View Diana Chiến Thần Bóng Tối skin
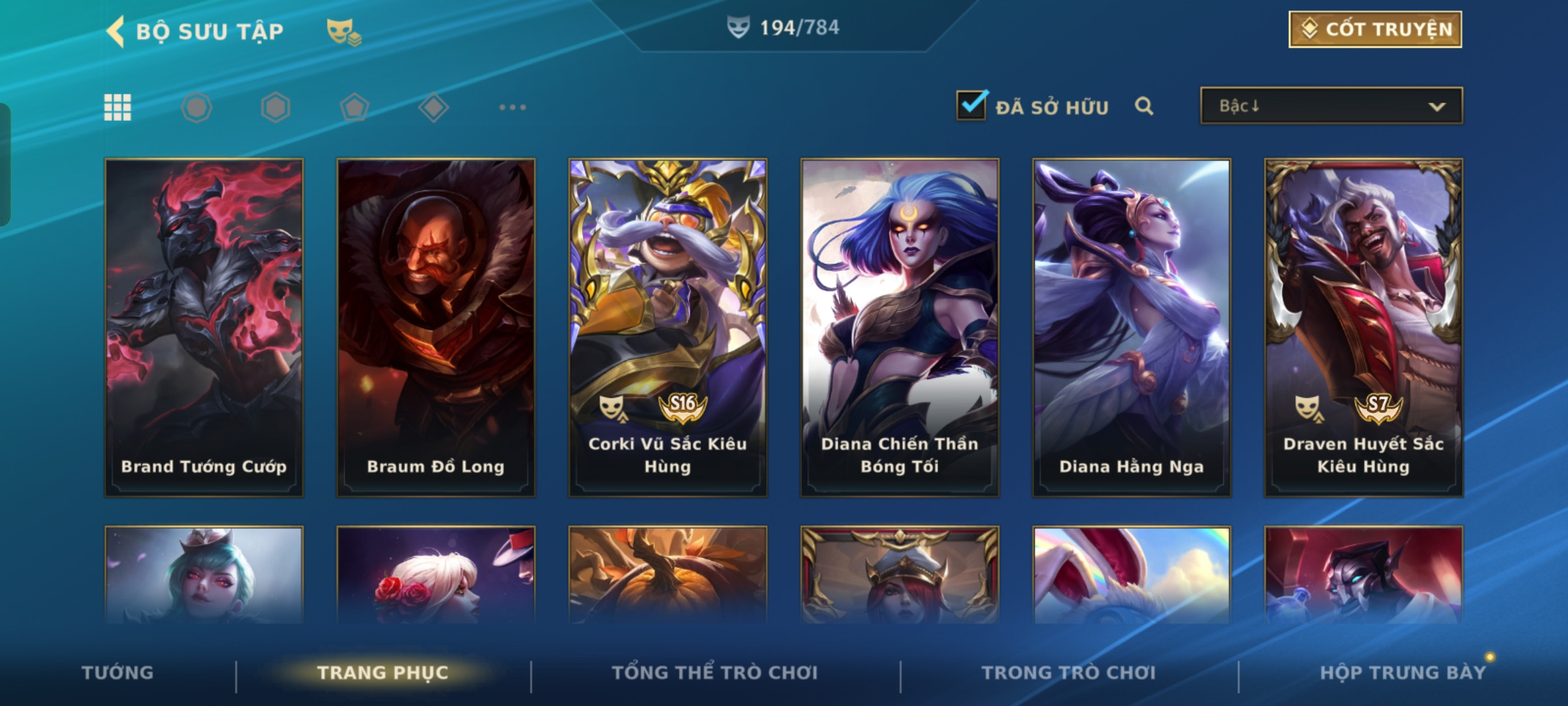Screen dimensions: 1568x706 (x=900, y=327)
